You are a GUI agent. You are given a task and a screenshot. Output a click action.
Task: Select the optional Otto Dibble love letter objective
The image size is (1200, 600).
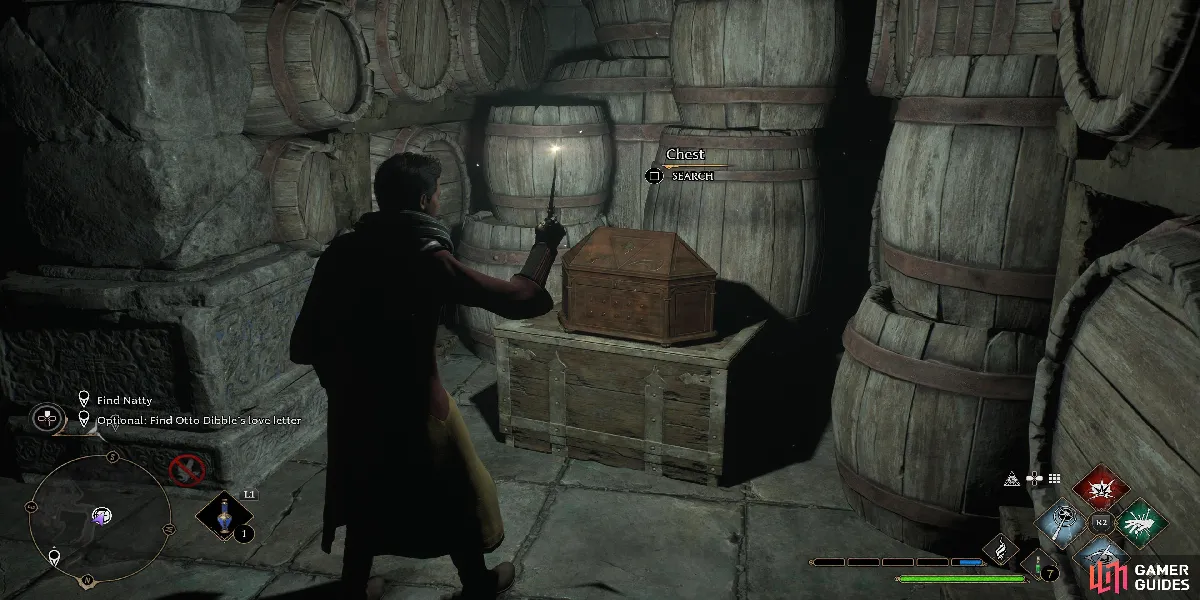[198, 420]
